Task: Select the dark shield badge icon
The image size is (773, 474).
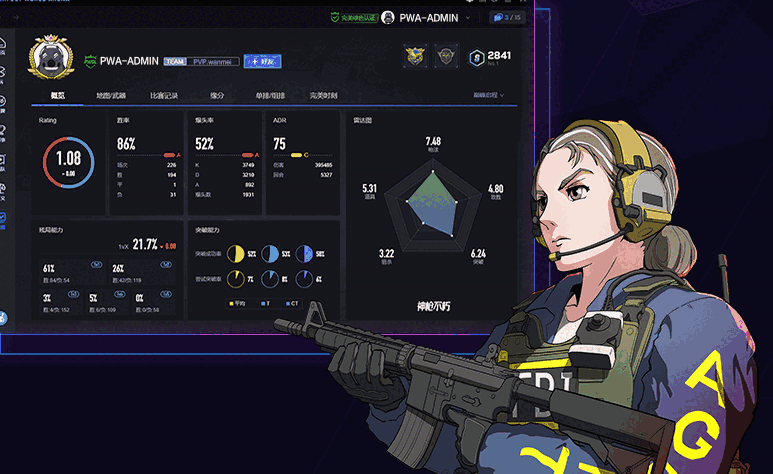Action: click(446, 57)
